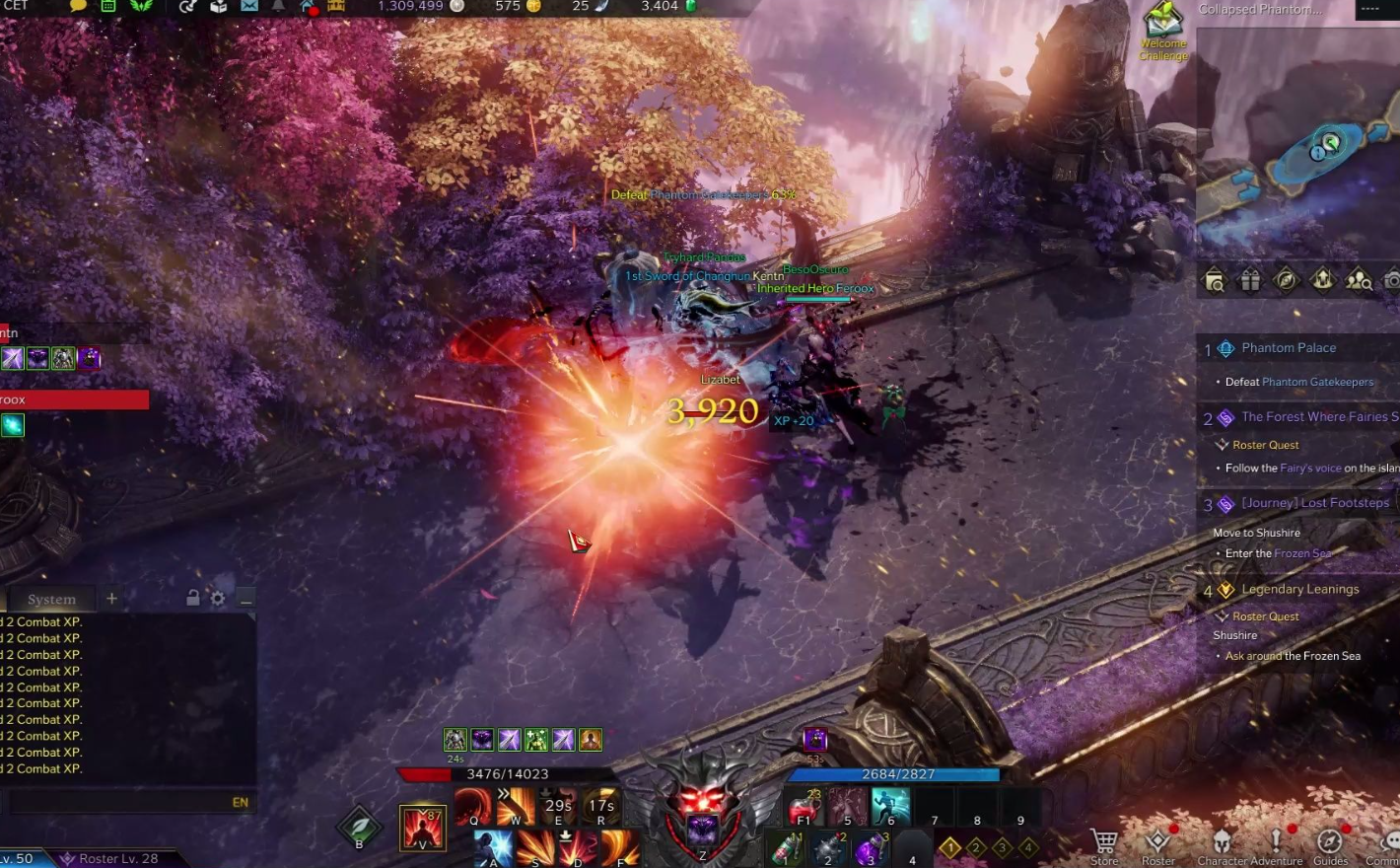Viewport: 1400px width, 868px height.
Task: Click the compass icon below the minimap
Action: (x=1286, y=281)
